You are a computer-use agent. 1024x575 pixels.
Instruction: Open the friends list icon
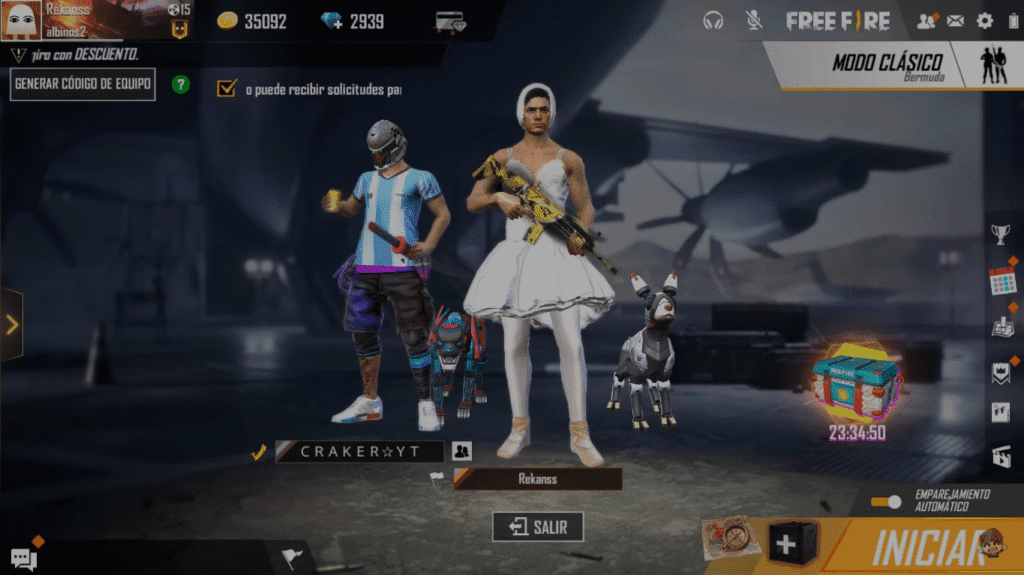pos(927,20)
